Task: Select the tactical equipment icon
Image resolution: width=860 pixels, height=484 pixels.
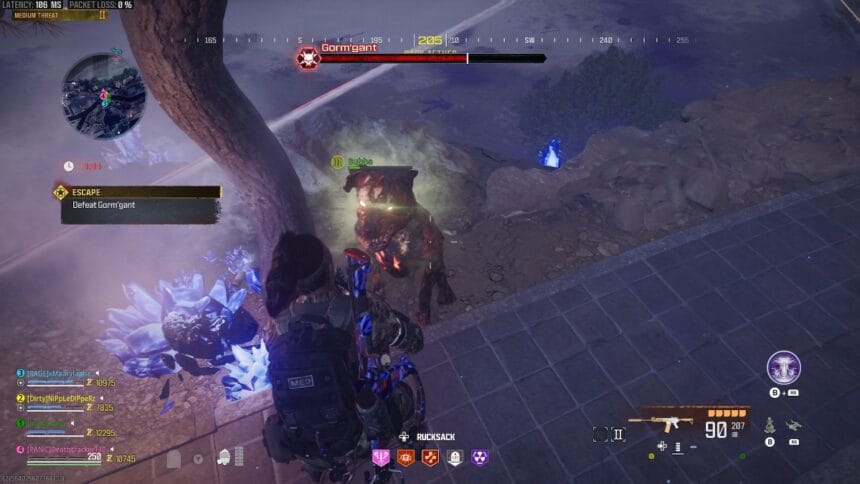Action: coord(771,426)
